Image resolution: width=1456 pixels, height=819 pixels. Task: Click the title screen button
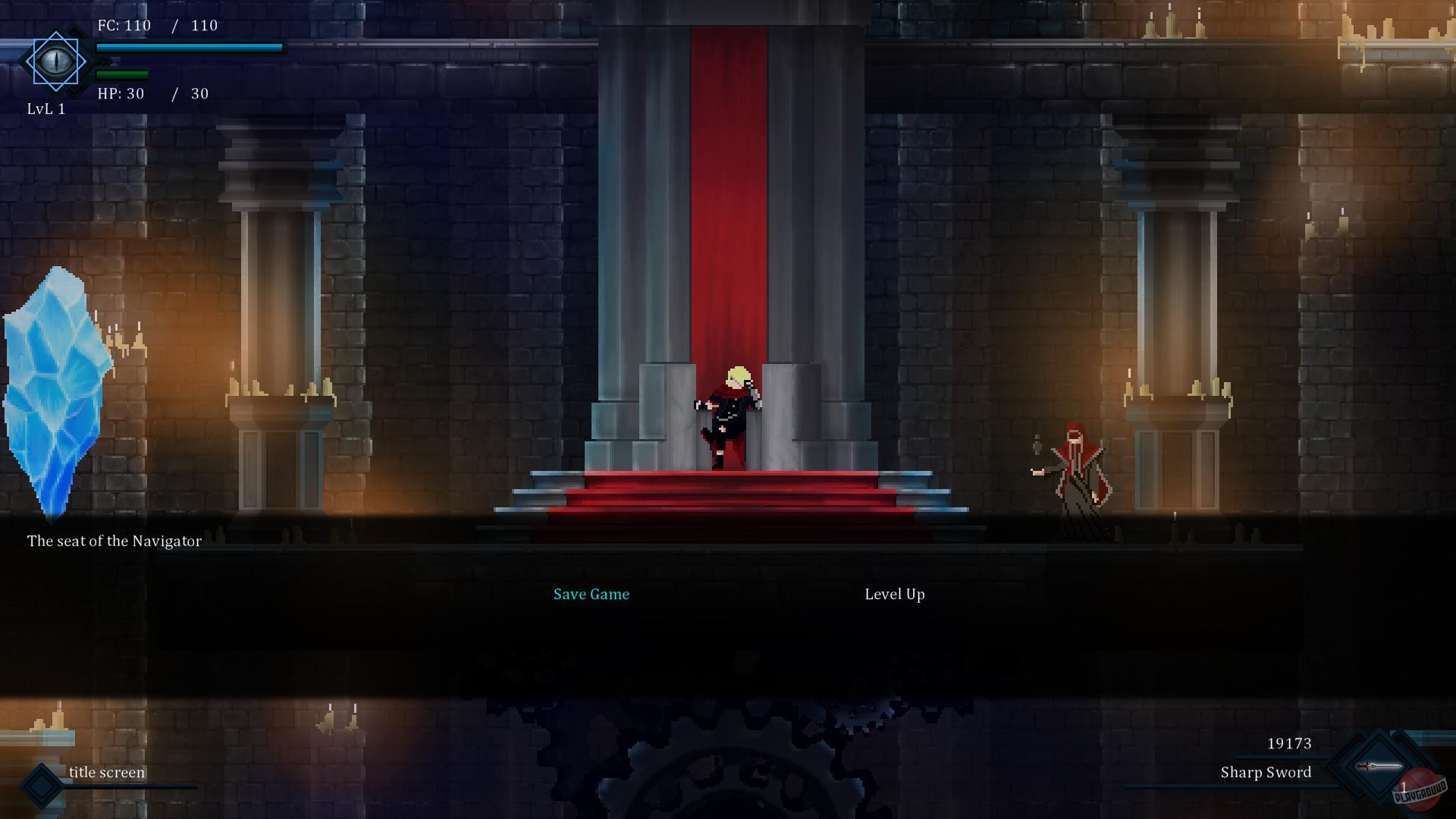tap(106, 772)
